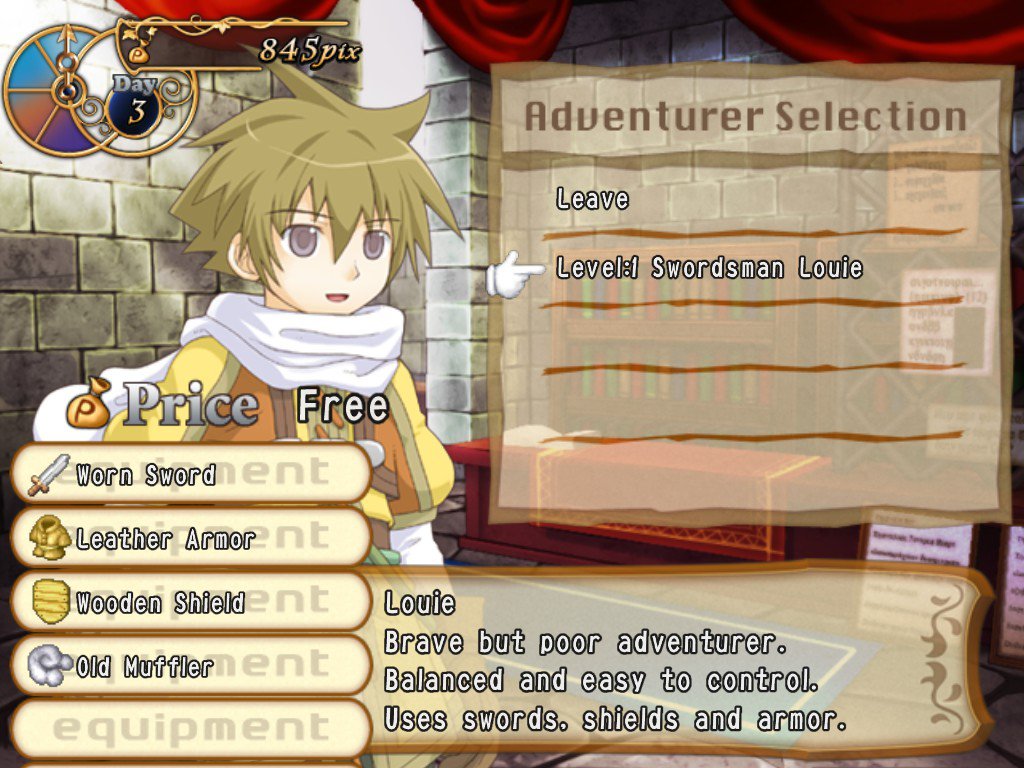Pick the Leather Armor equipment slot
Screen dimensions: 1024x768
click(x=190, y=539)
